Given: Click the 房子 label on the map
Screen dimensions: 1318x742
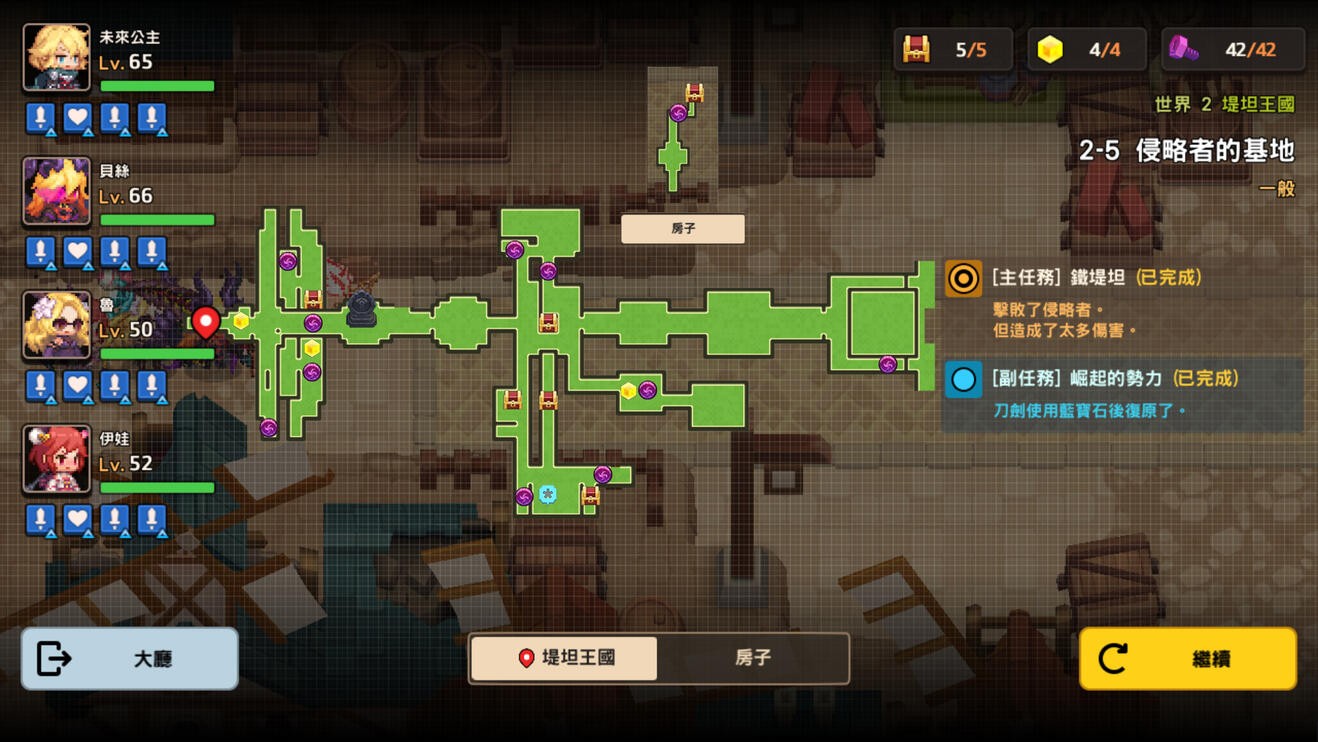Looking at the screenshot, I should point(683,229).
